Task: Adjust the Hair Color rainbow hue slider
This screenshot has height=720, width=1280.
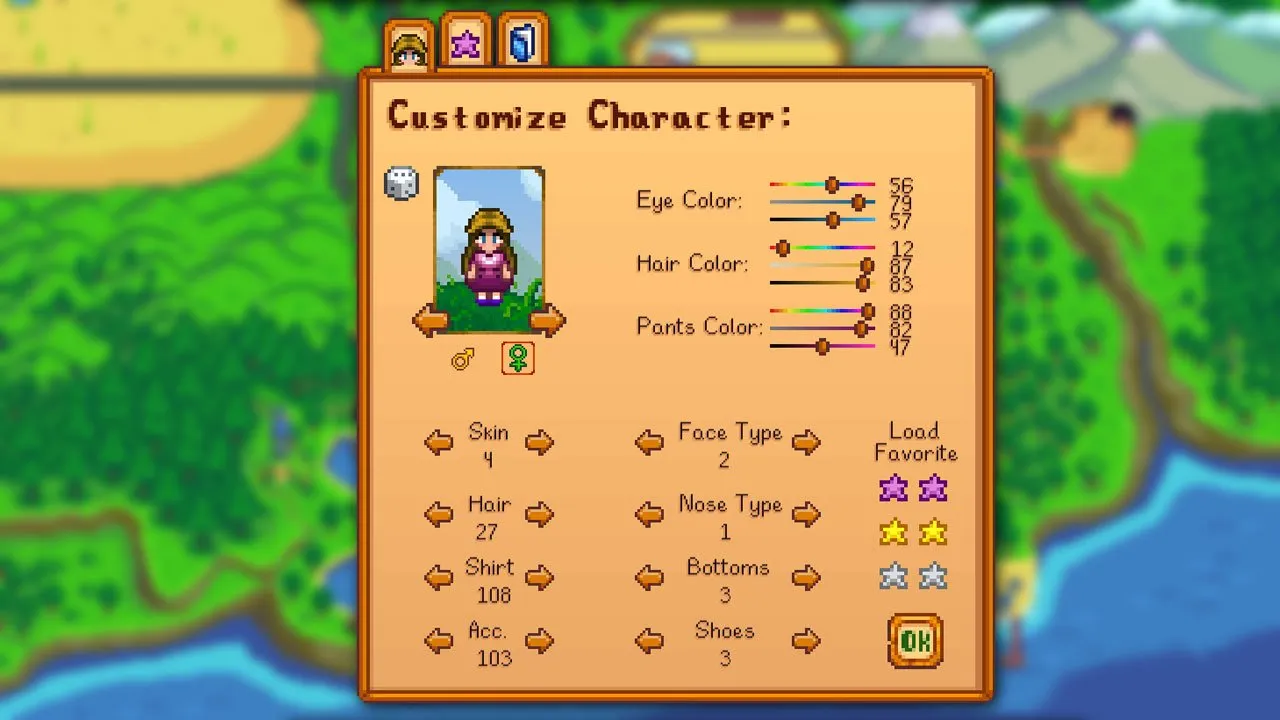Action: click(x=822, y=248)
